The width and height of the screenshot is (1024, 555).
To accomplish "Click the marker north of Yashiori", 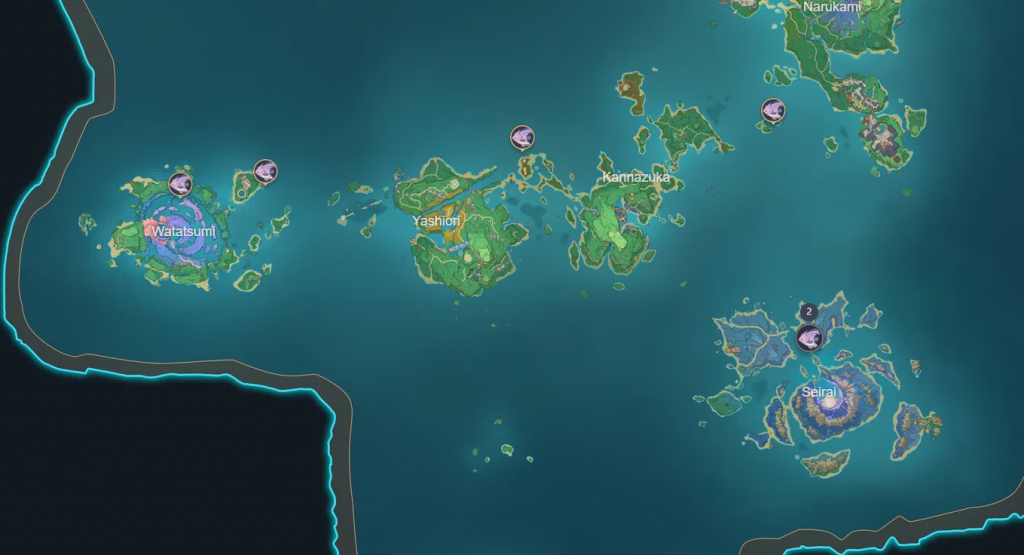I will point(522,137).
